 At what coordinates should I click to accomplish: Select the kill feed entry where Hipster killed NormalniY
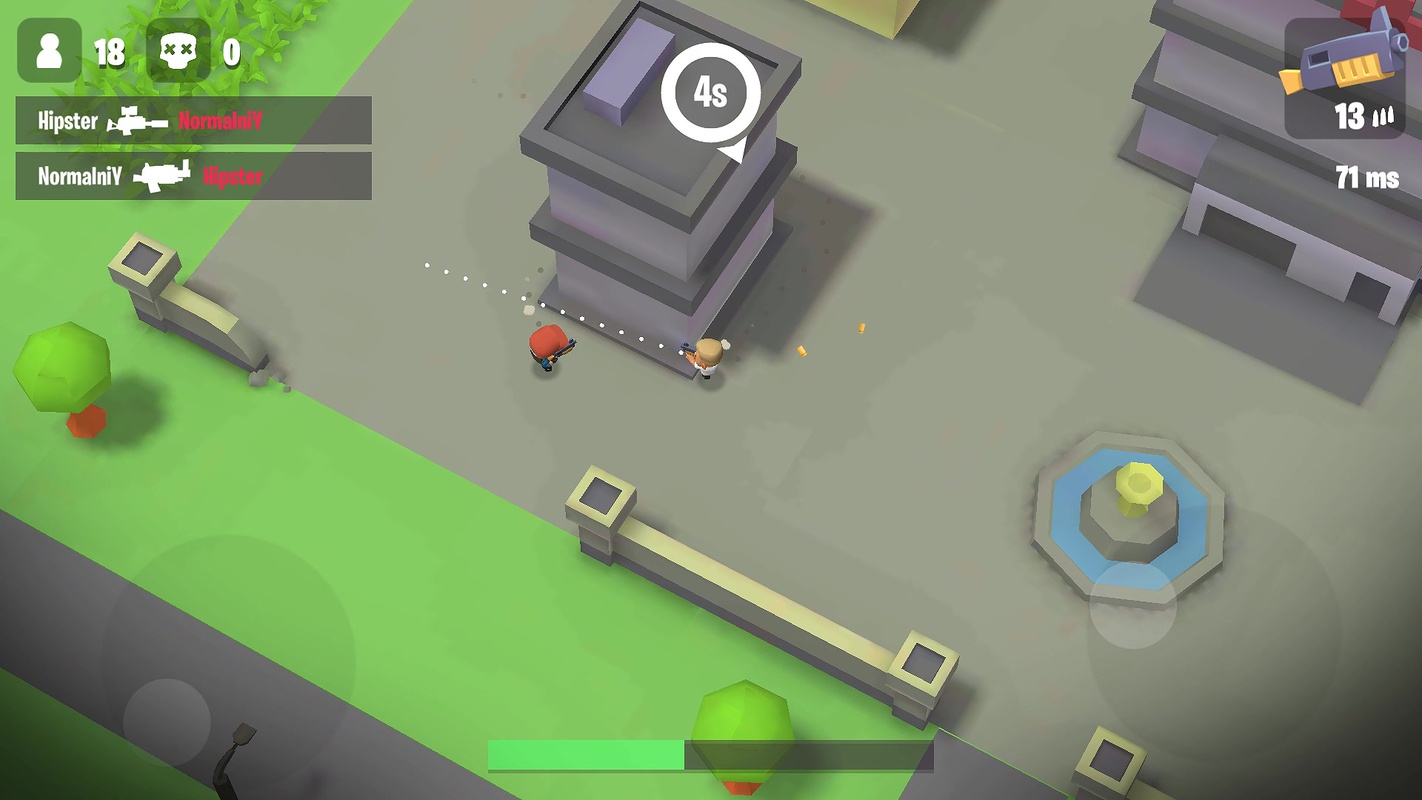(x=192, y=120)
